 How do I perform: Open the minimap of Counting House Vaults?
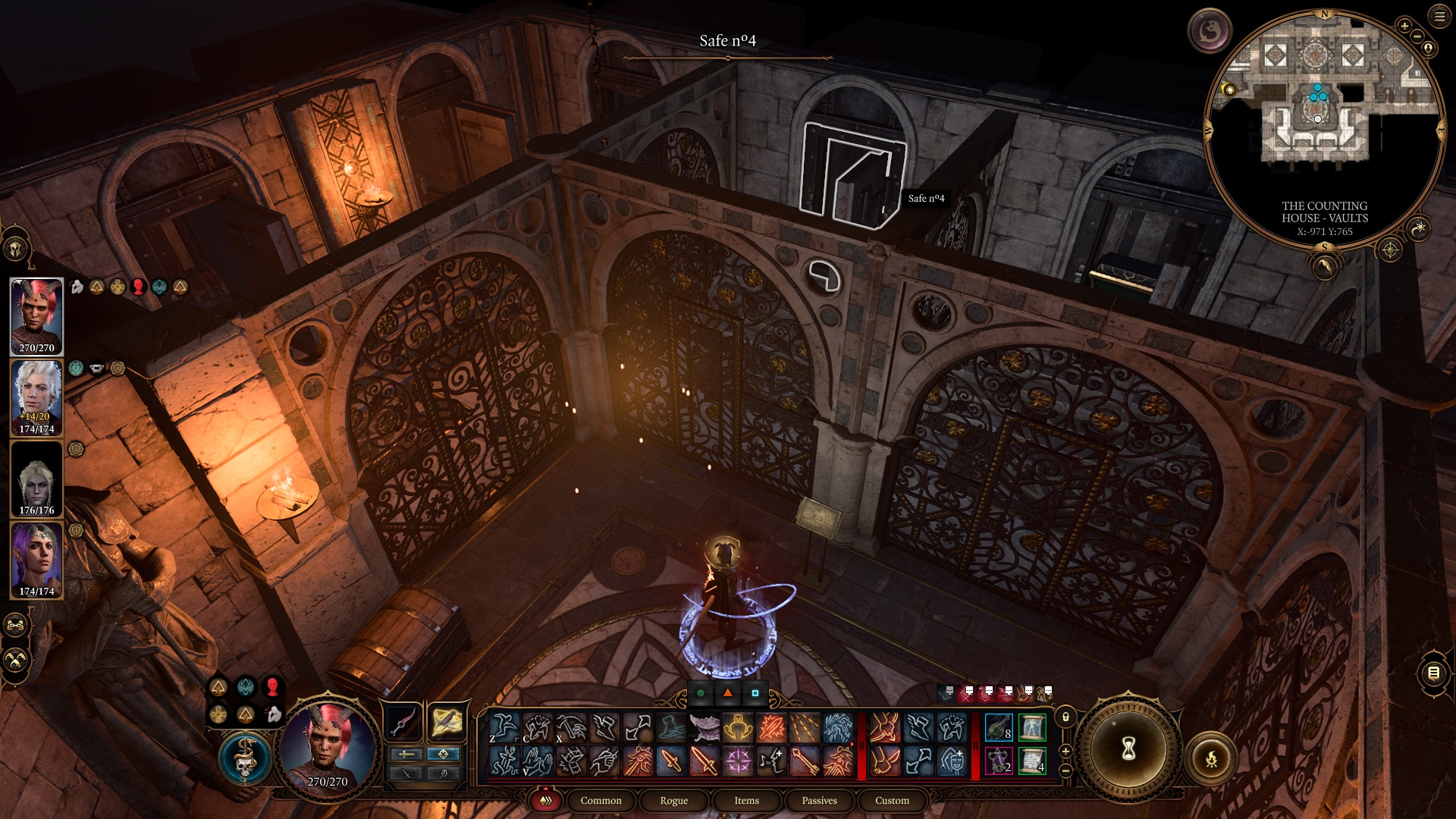pyautogui.click(x=1323, y=125)
